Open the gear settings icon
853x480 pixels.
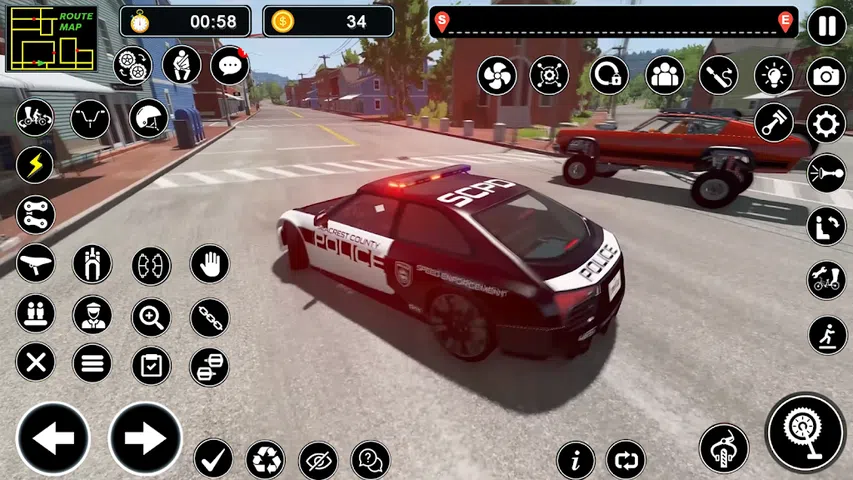pos(826,124)
